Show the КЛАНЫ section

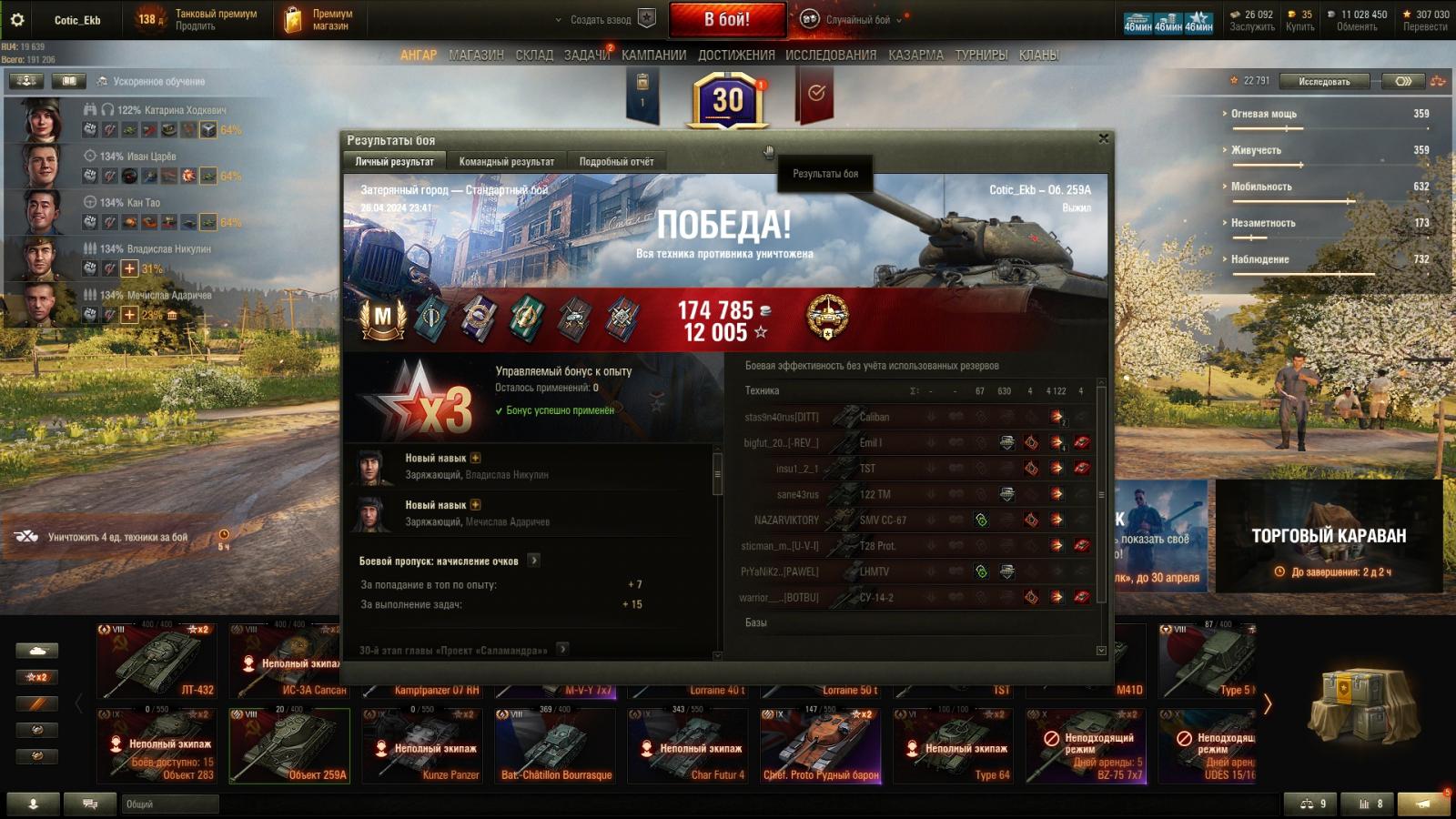point(1038,56)
